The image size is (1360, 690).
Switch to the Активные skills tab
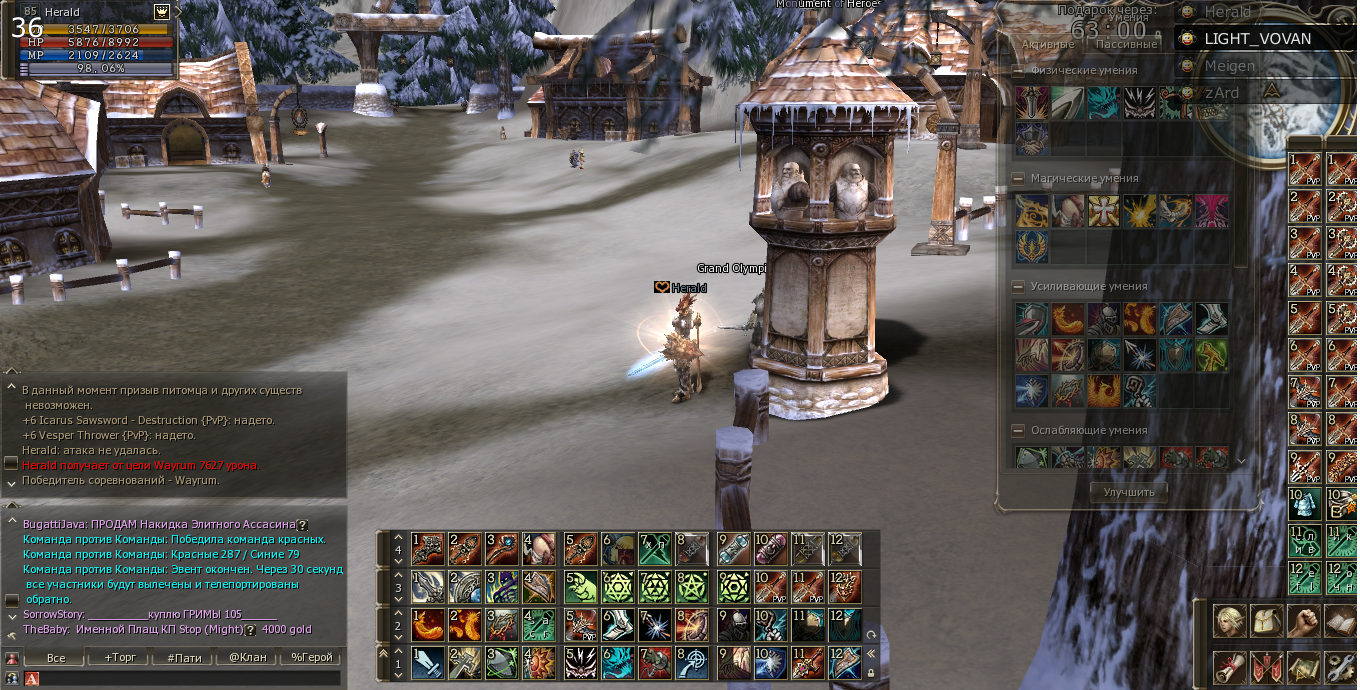tap(1048, 44)
